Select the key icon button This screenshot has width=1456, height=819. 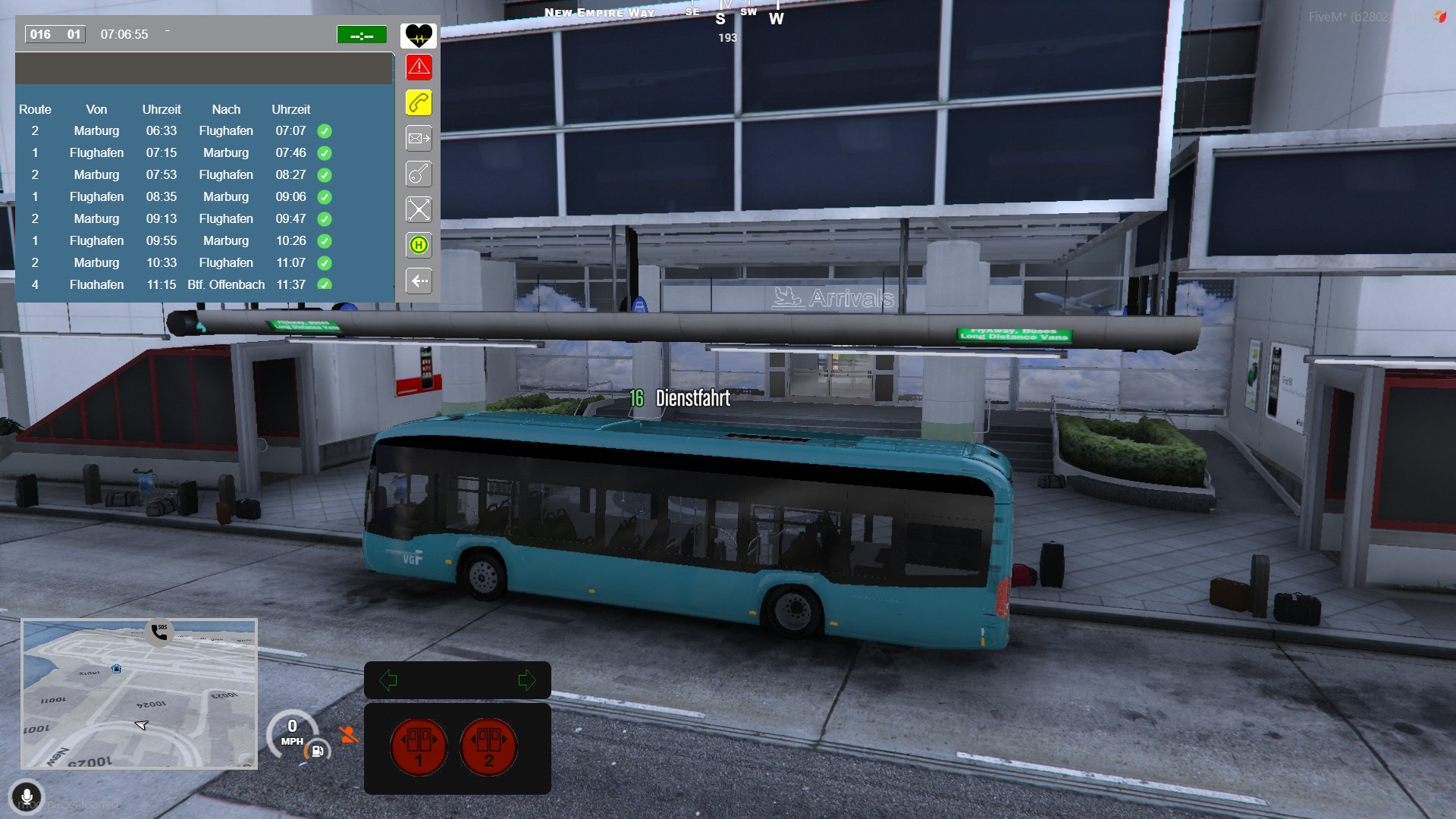419,174
